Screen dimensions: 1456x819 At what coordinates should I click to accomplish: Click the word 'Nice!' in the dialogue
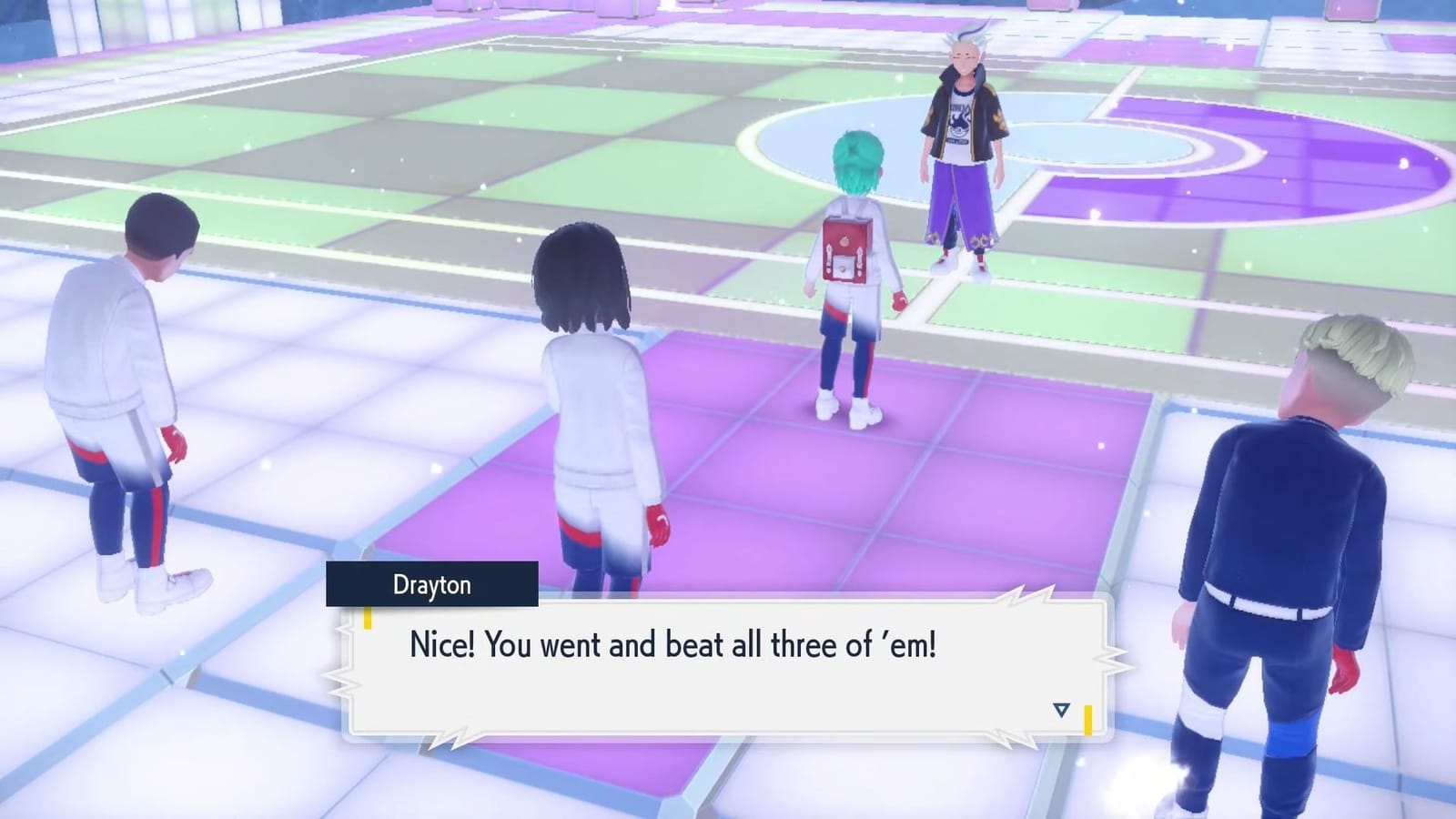[441, 646]
